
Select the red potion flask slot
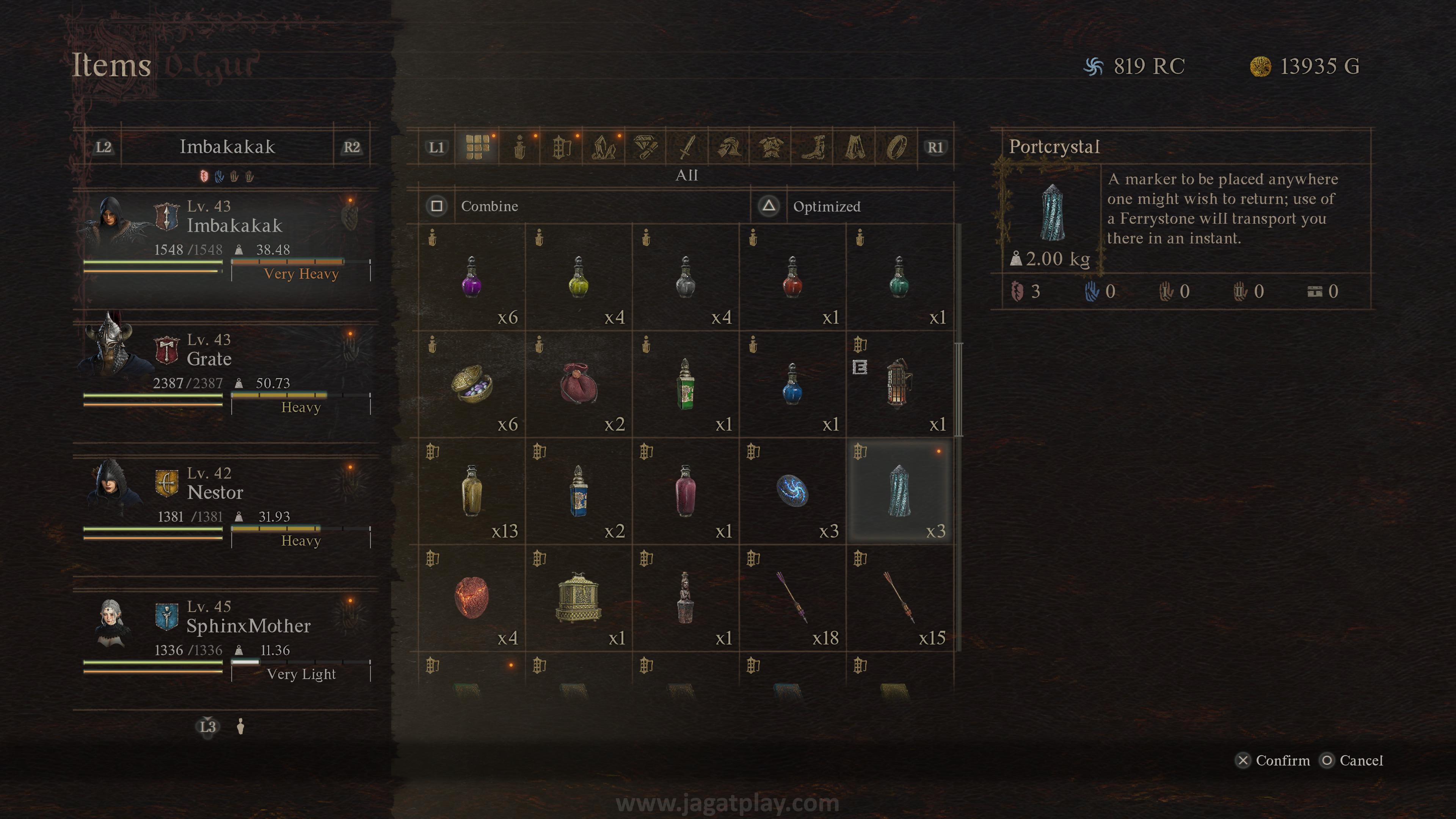coord(792,277)
